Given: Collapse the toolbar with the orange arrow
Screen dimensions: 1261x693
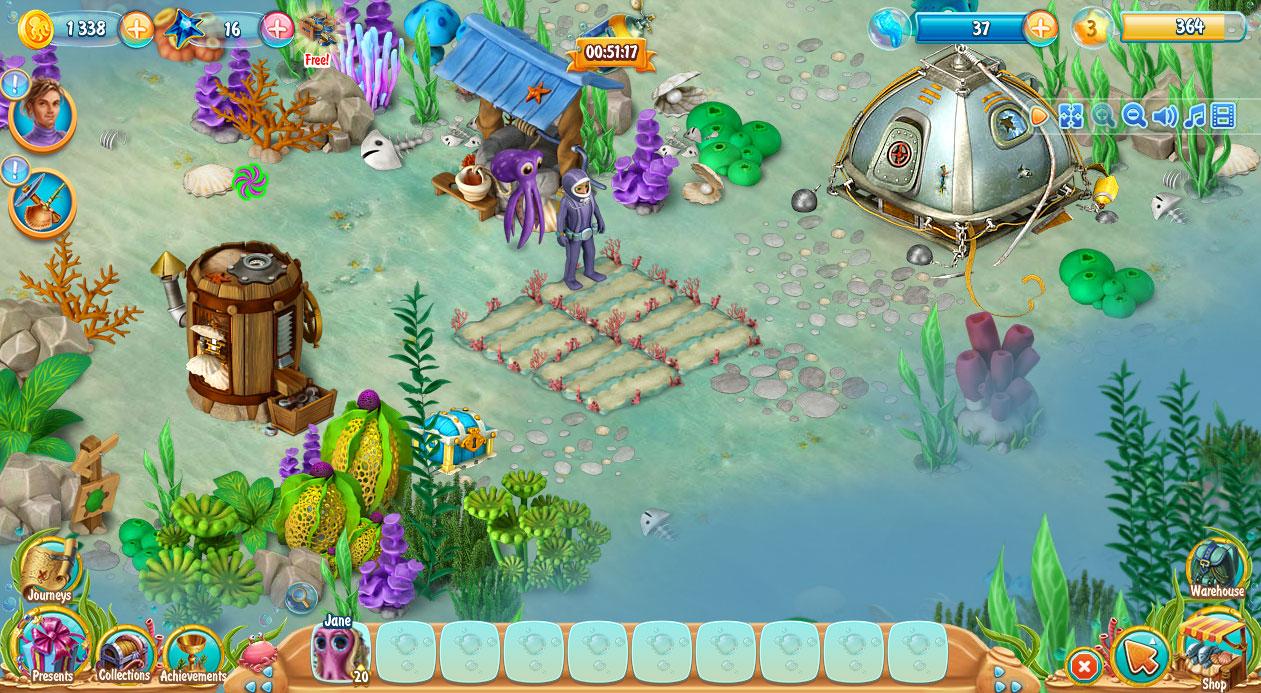Looking at the screenshot, I should 1040,116.
